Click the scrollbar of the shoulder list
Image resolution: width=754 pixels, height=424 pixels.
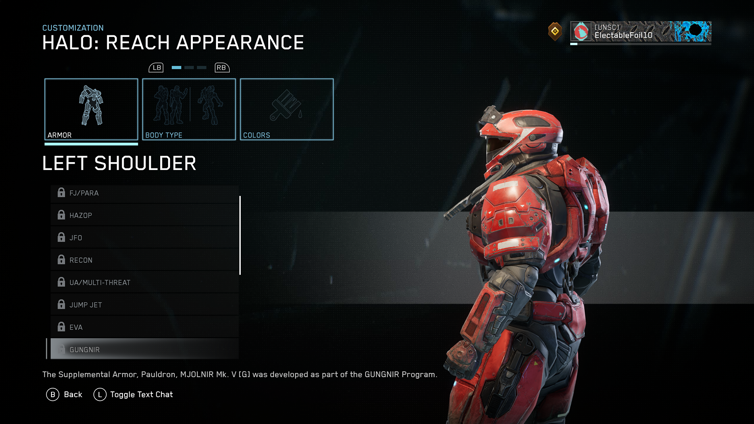240,235
